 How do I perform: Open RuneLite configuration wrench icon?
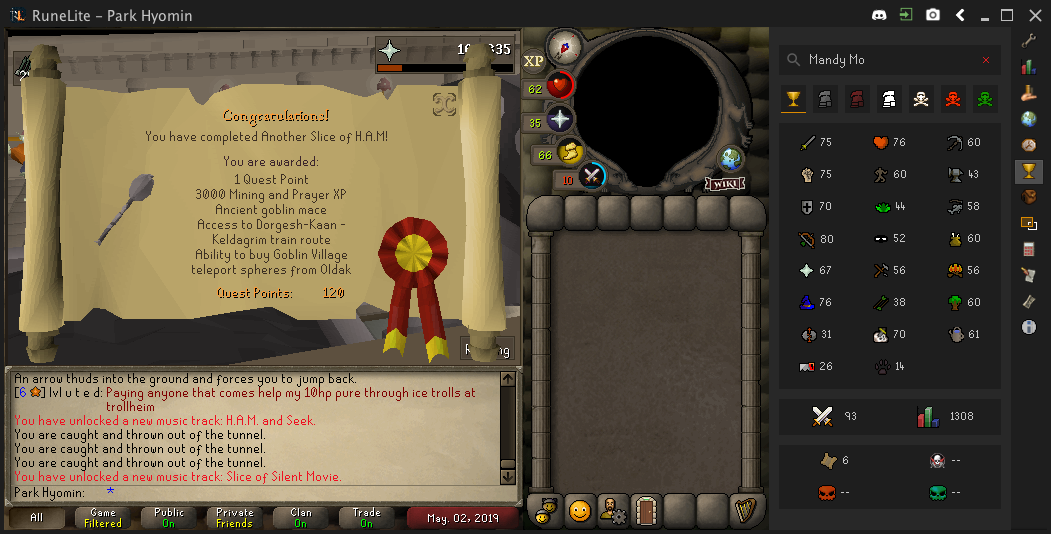click(x=1028, y=41)
